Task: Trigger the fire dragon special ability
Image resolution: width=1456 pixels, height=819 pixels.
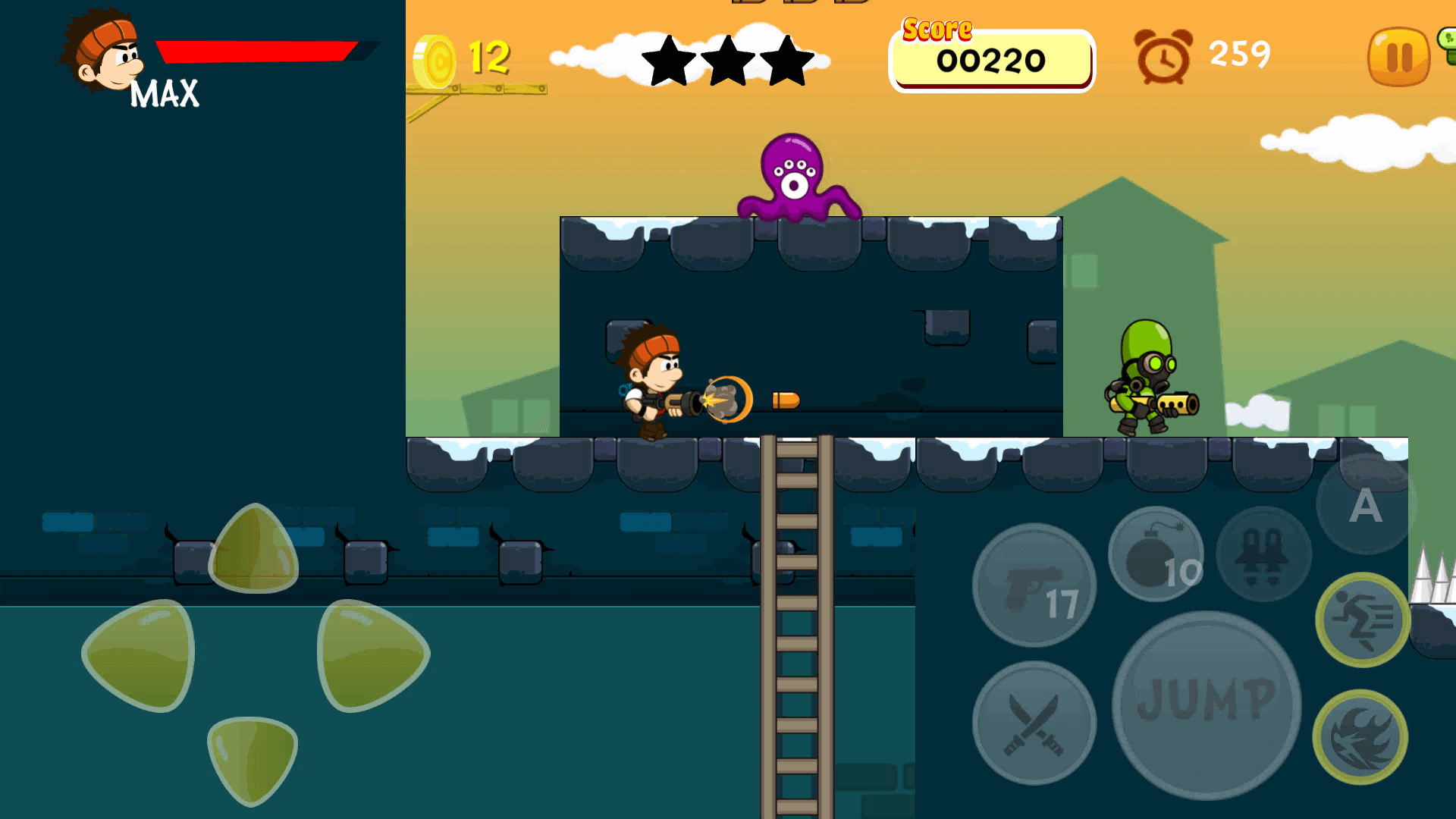Action: [x=1360, y=737]
